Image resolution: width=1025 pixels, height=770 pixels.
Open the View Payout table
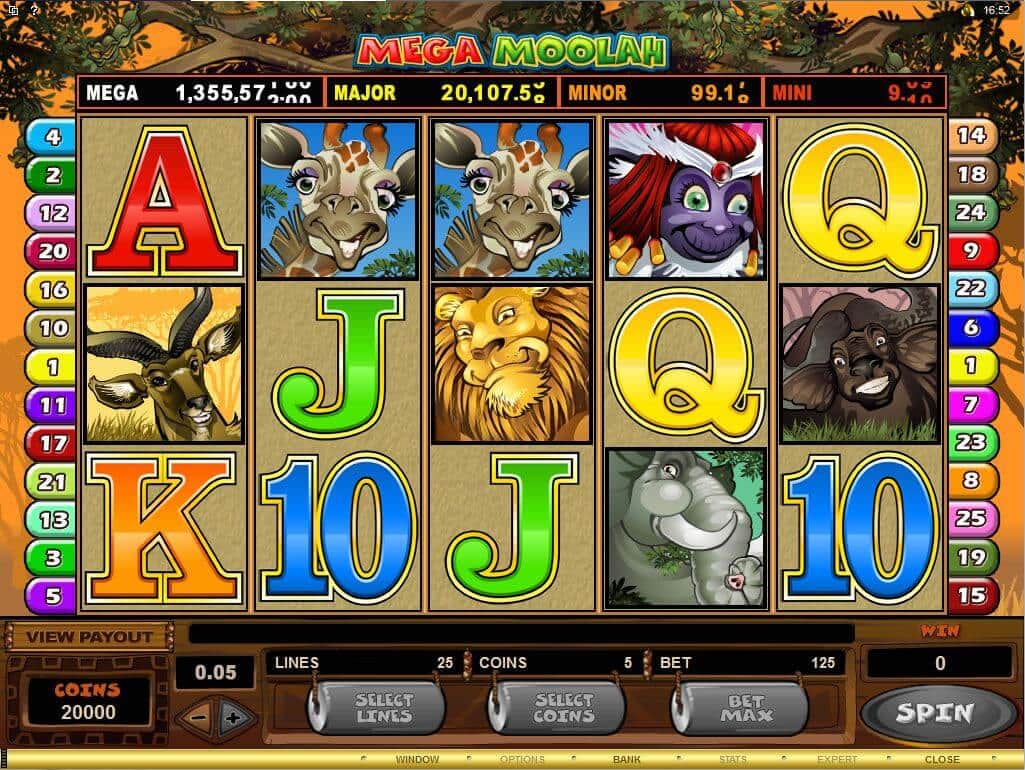(x=88, y=636)
